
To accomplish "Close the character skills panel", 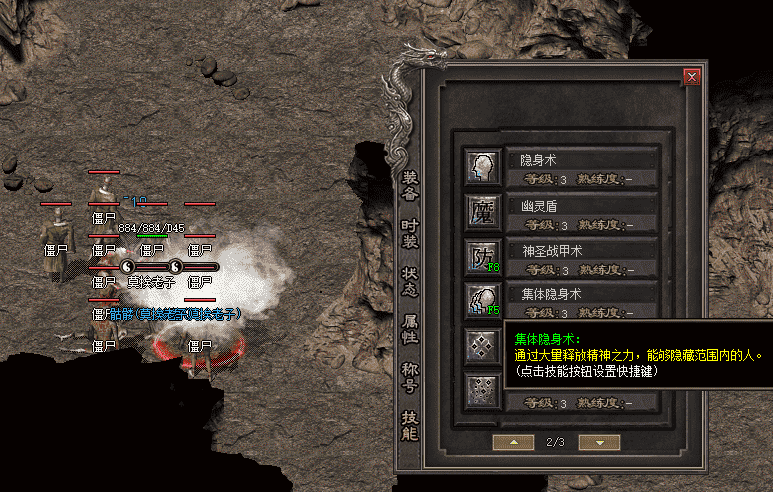I will [x=690, y=76].
